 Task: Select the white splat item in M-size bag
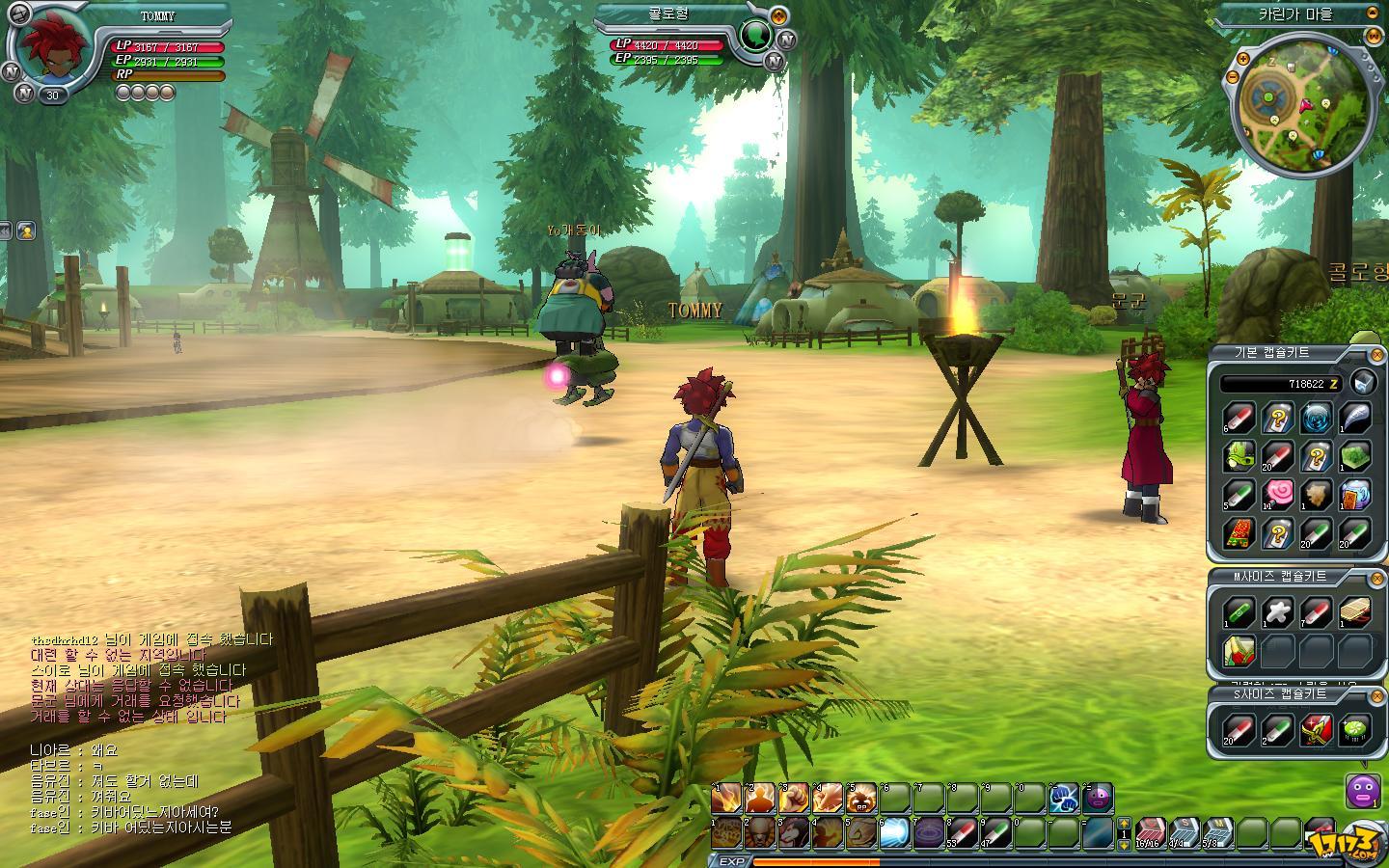[x=1278, y=611]
